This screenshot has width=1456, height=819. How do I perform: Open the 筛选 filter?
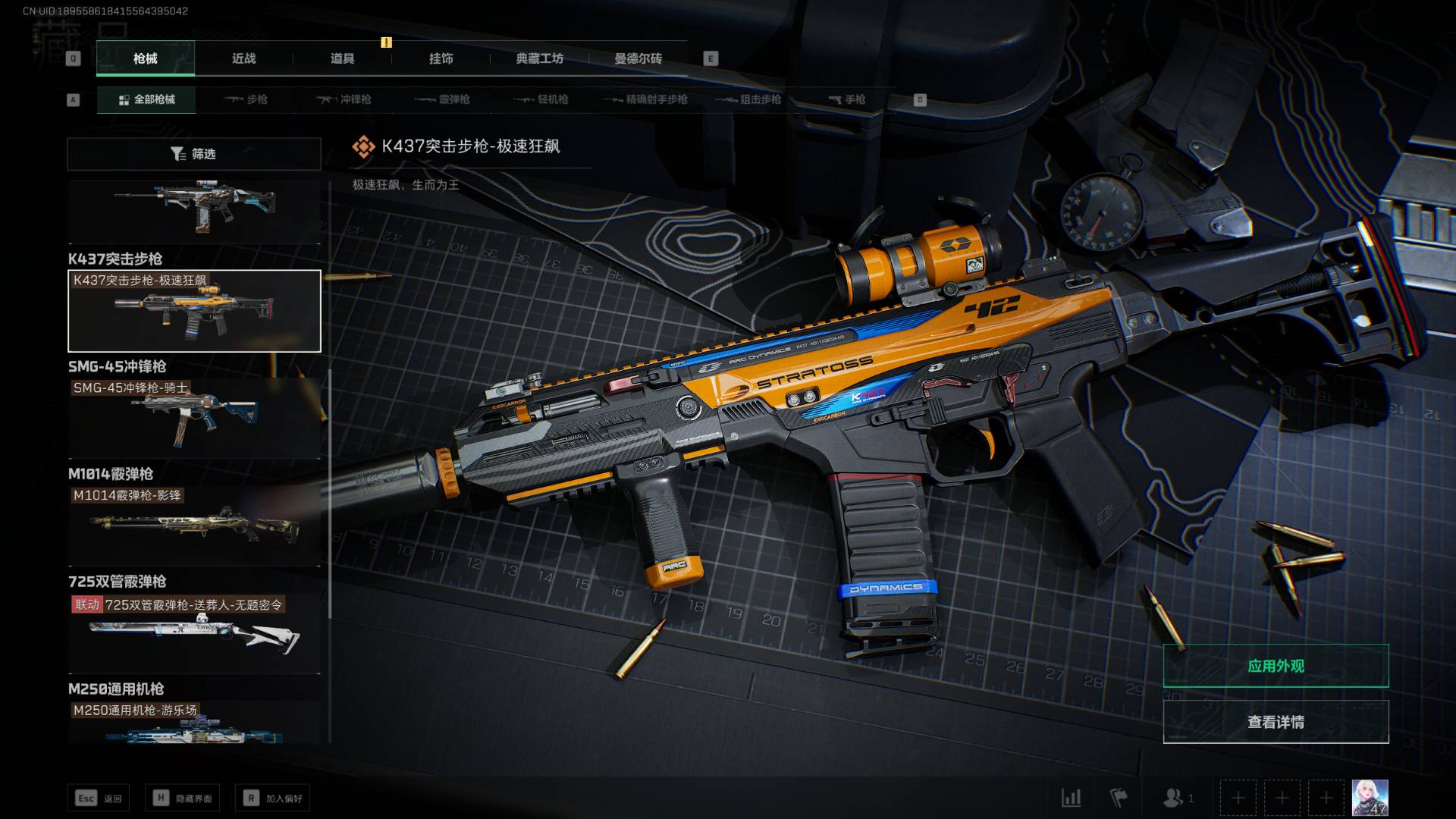[194, 154]
